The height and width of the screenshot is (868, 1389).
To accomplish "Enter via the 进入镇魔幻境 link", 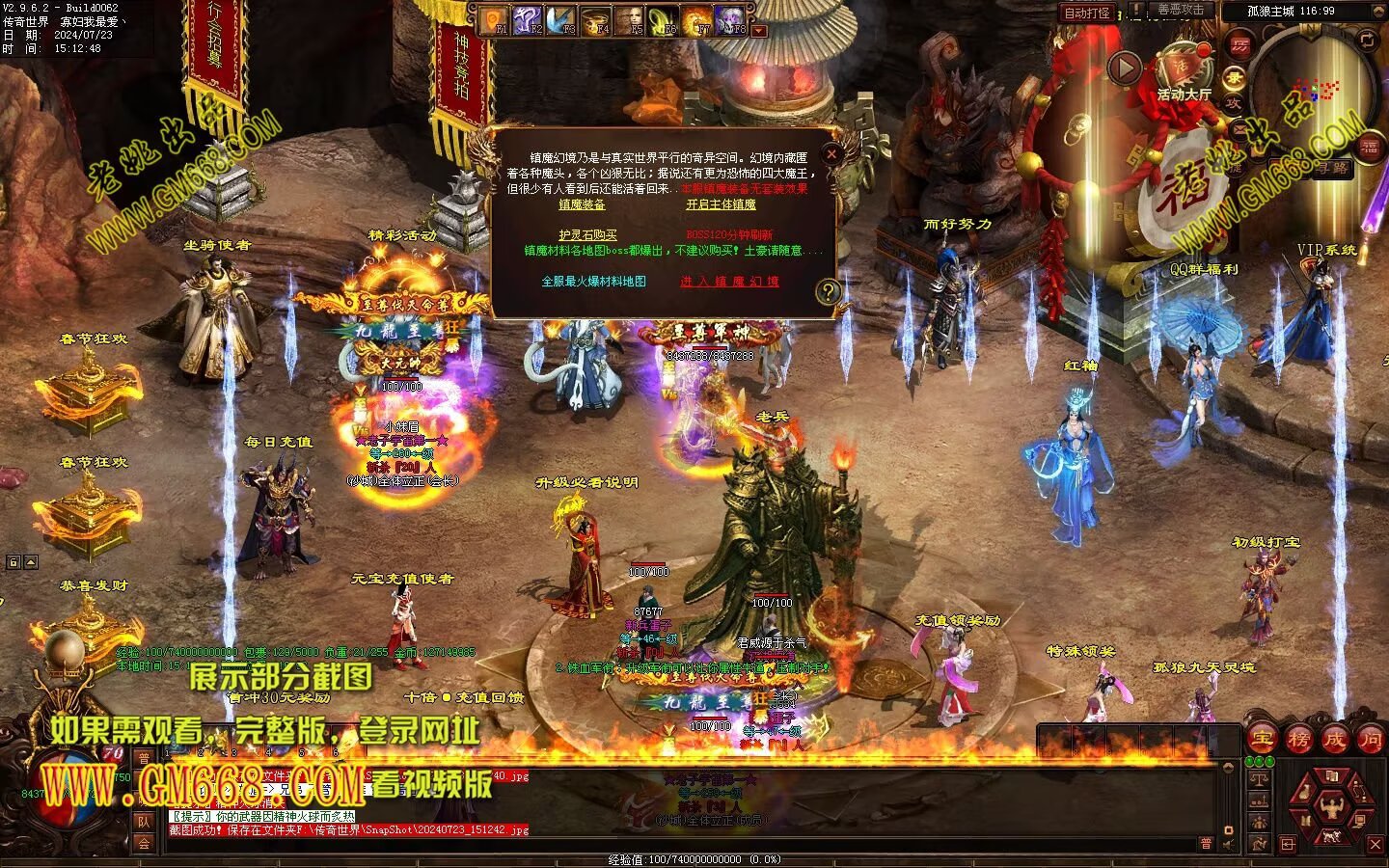I will click(x=729, y=282).
